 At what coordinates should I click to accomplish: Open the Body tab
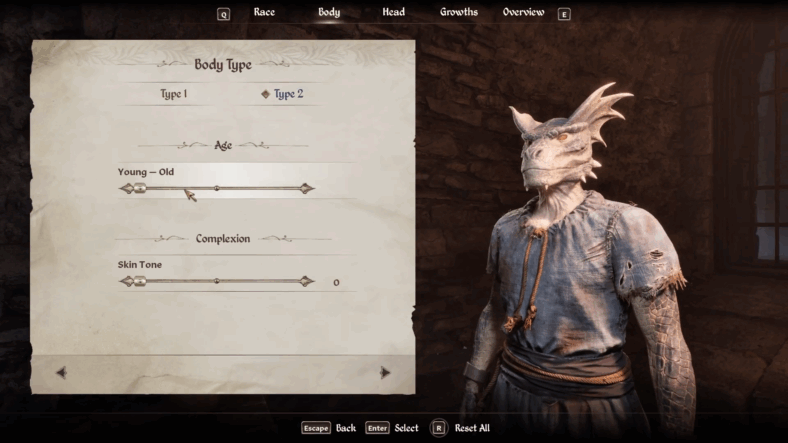329,12
